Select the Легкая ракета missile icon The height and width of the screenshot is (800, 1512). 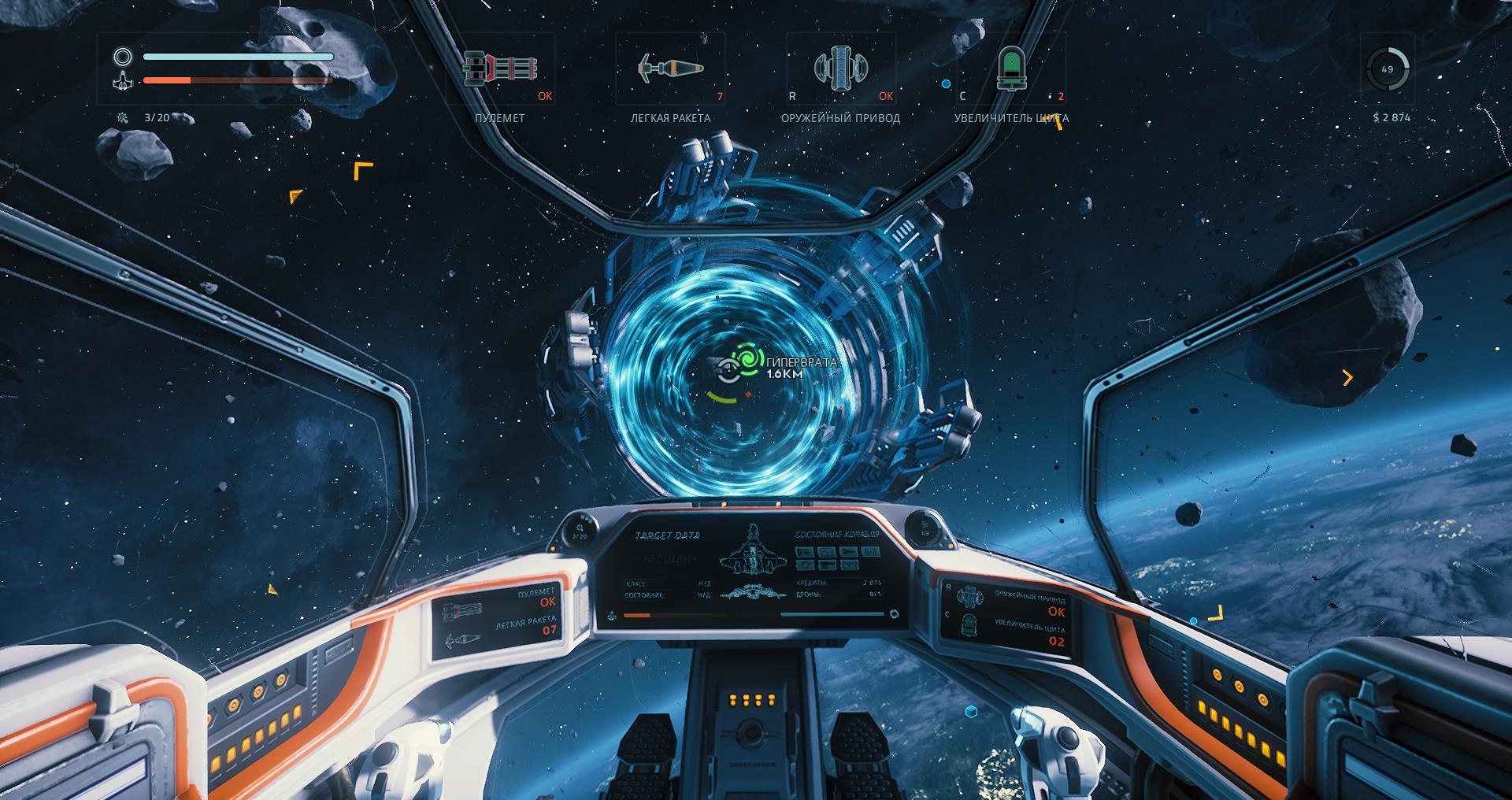670,69
